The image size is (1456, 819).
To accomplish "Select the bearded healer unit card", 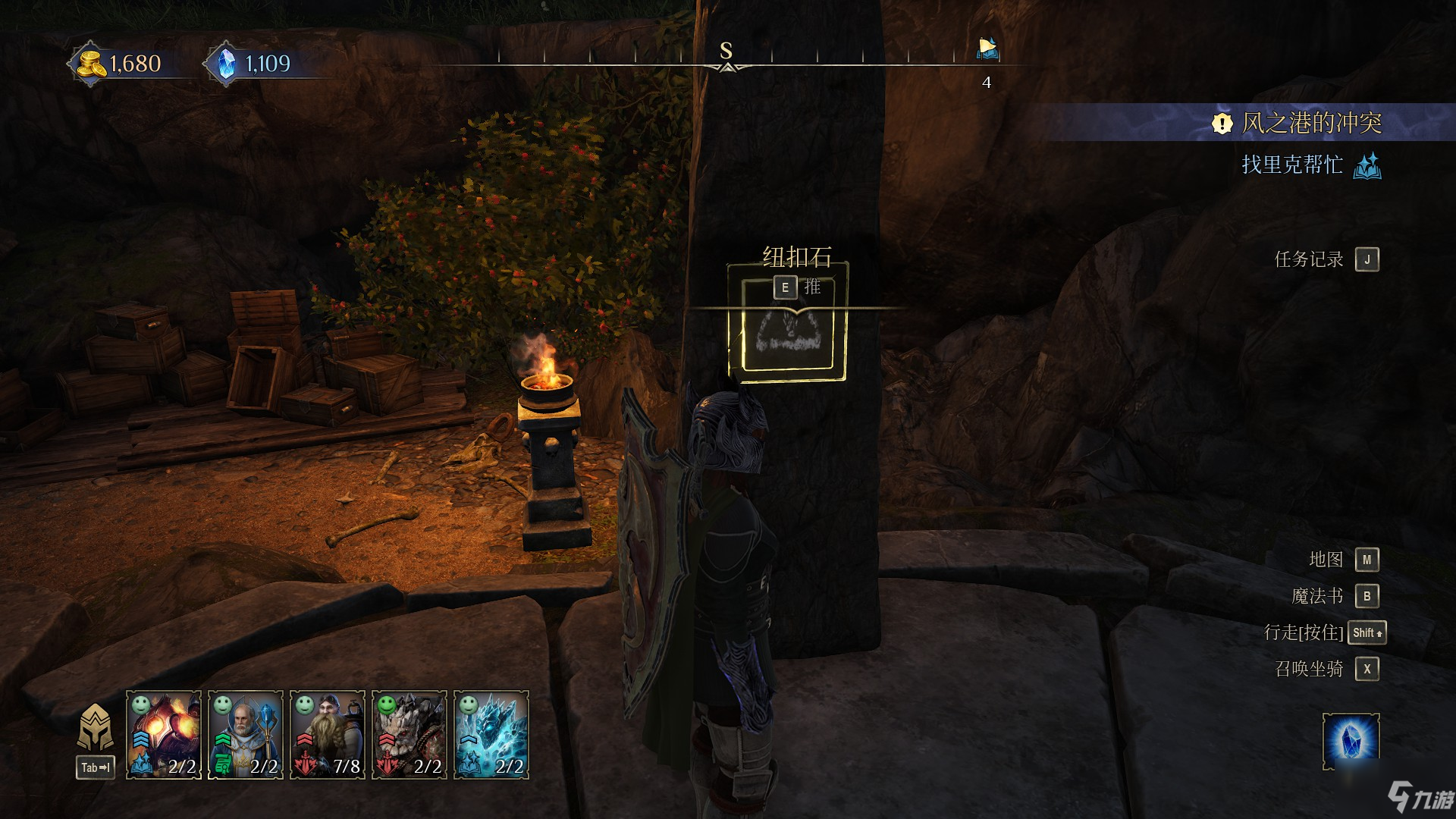I will coord(246,734).
